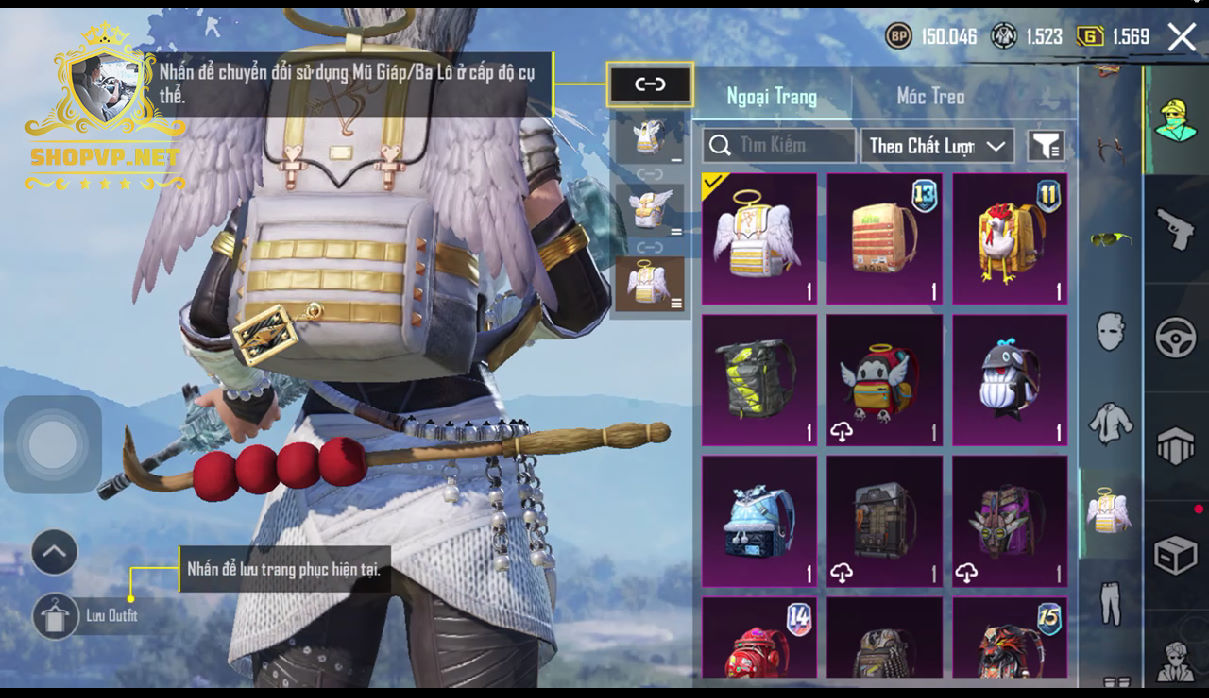Screen dimensions: 1209x698
Task: Click the Tìm Kiếm search box
Action: [779, 146]
